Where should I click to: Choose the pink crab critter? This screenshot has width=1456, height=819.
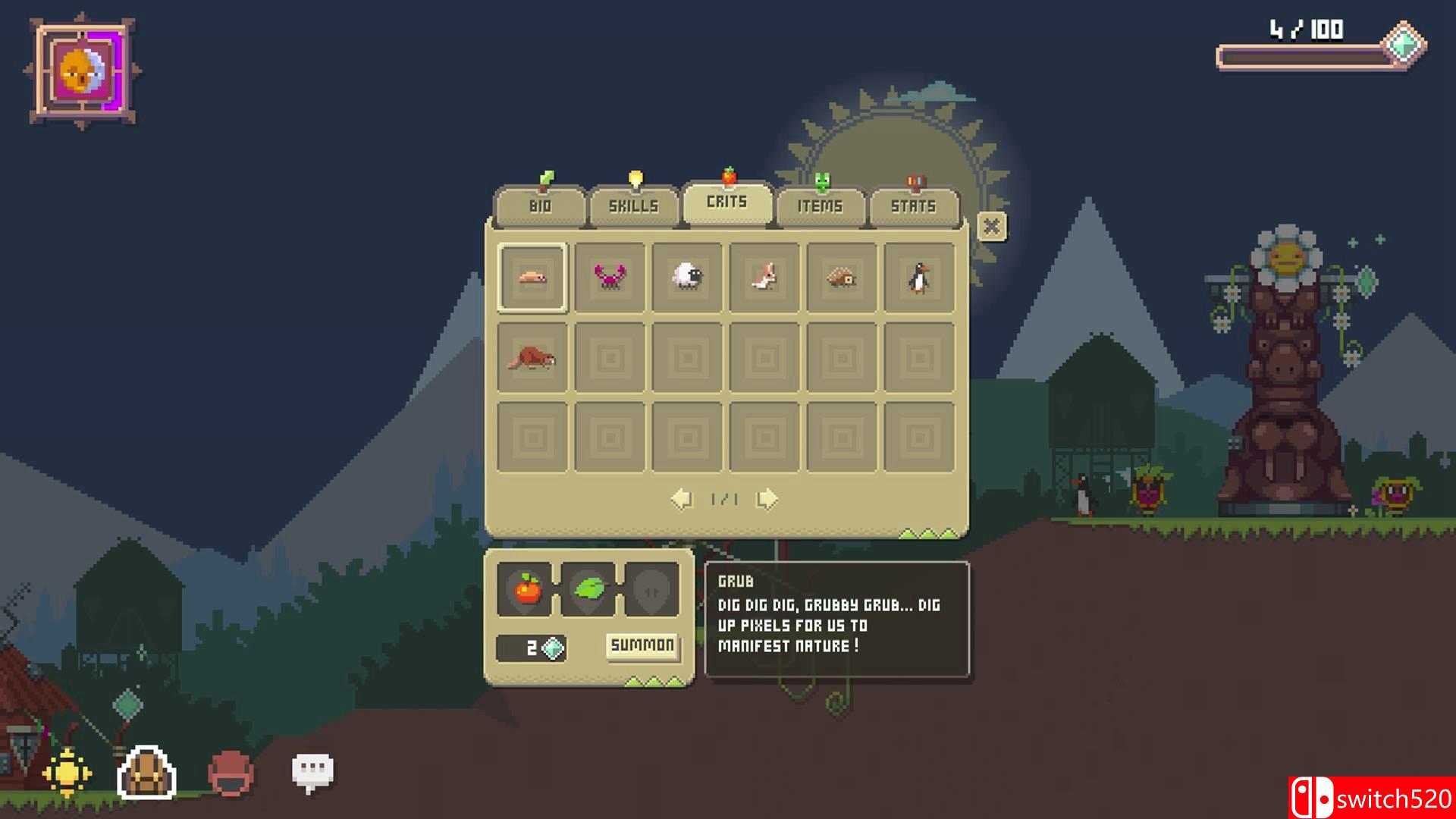(x=610, y=278)
